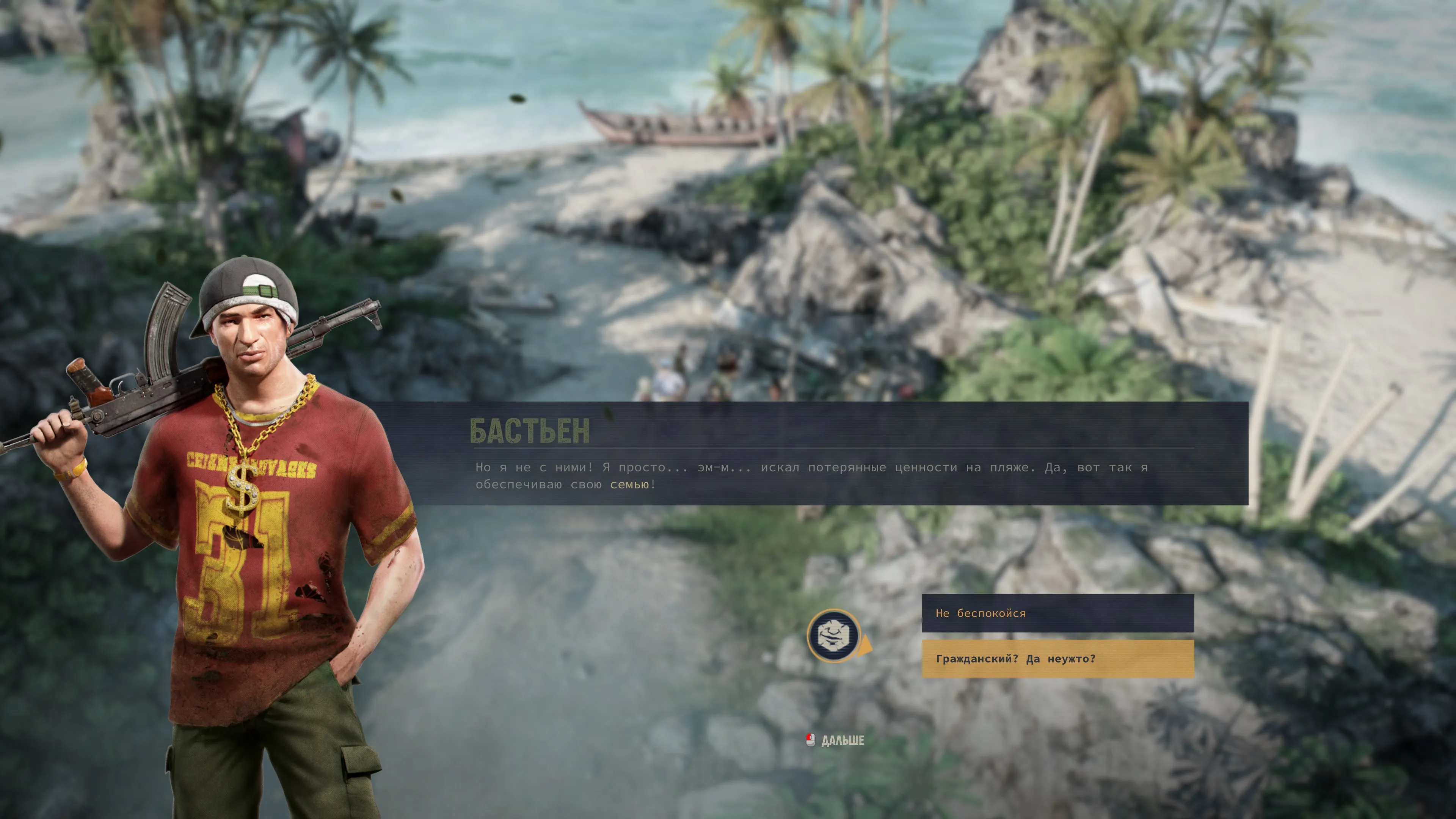Click the highlighted word "семью" in the dialogue

pyautogui.click(x=629, y=485)
